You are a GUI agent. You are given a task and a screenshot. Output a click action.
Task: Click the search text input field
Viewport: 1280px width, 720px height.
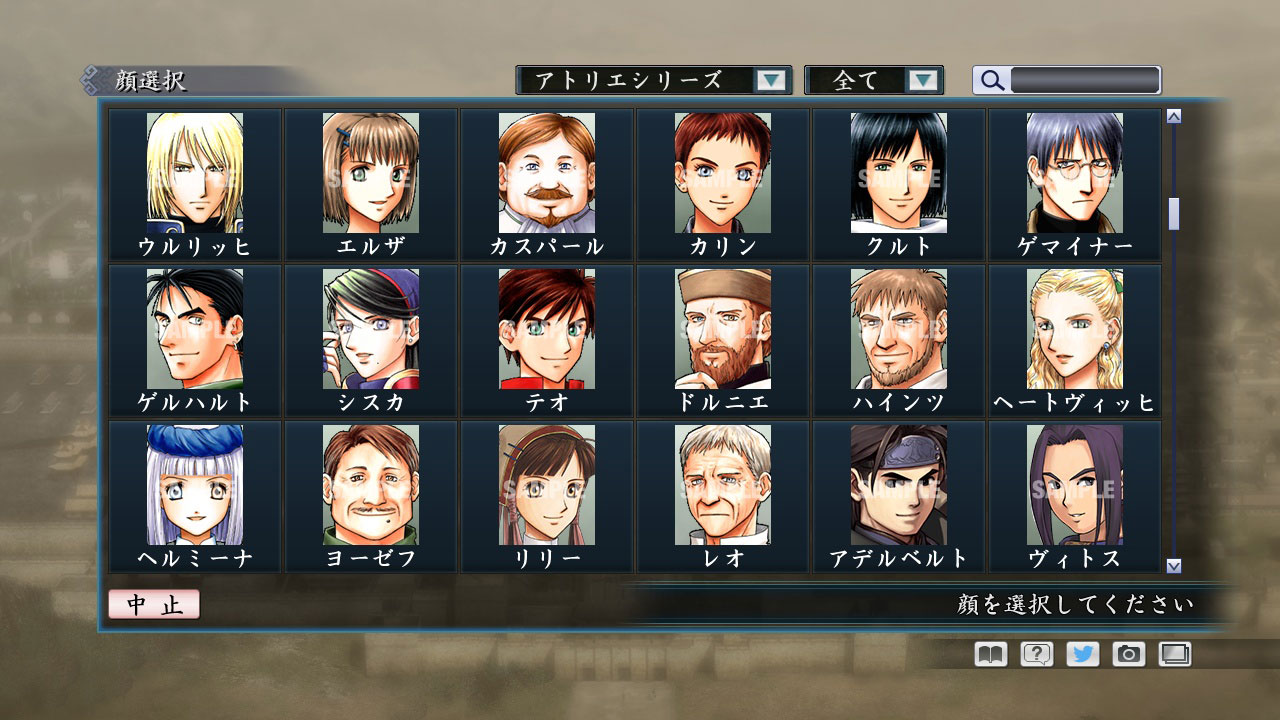1083,80
